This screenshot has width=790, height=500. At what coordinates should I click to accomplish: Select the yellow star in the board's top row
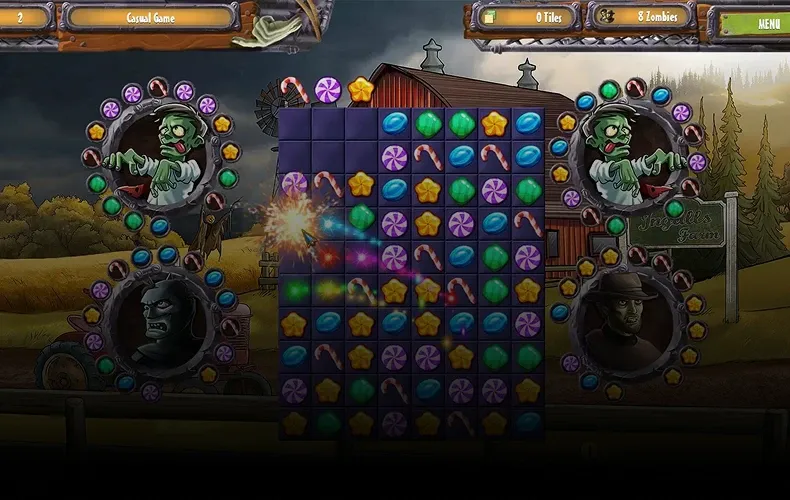tap(494, 124)
